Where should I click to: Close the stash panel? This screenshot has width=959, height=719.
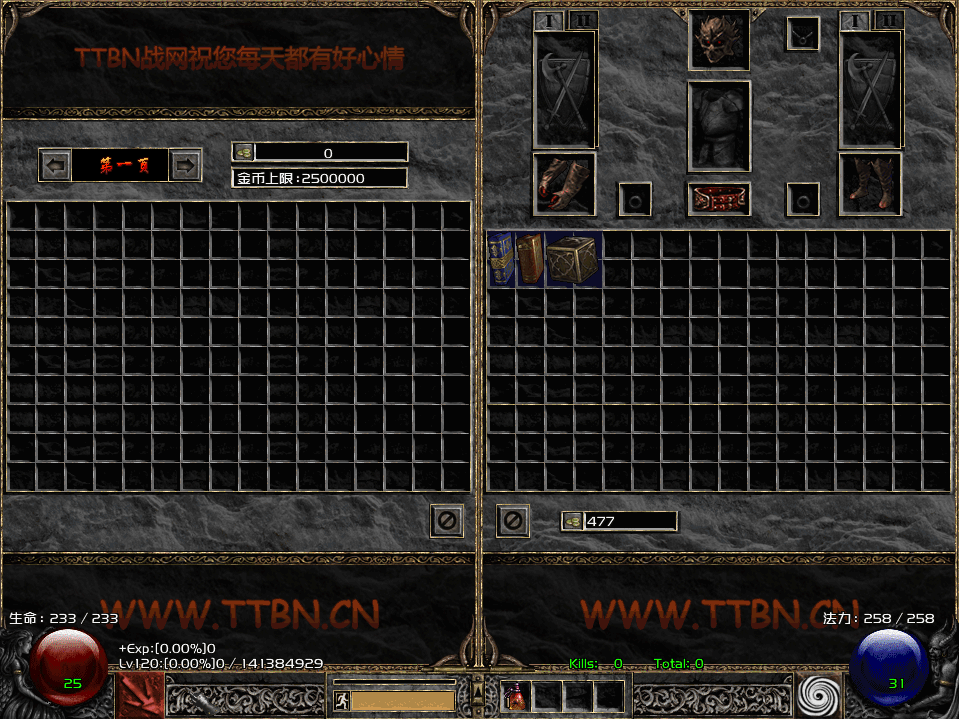(x=447, y=520)
